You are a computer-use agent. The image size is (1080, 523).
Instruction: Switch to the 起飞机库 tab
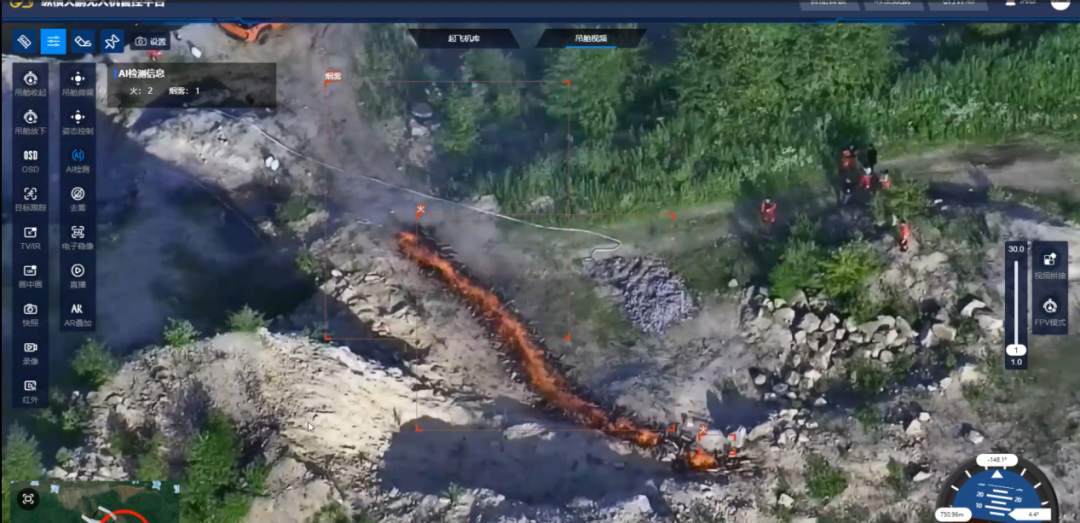pos(464,38)
